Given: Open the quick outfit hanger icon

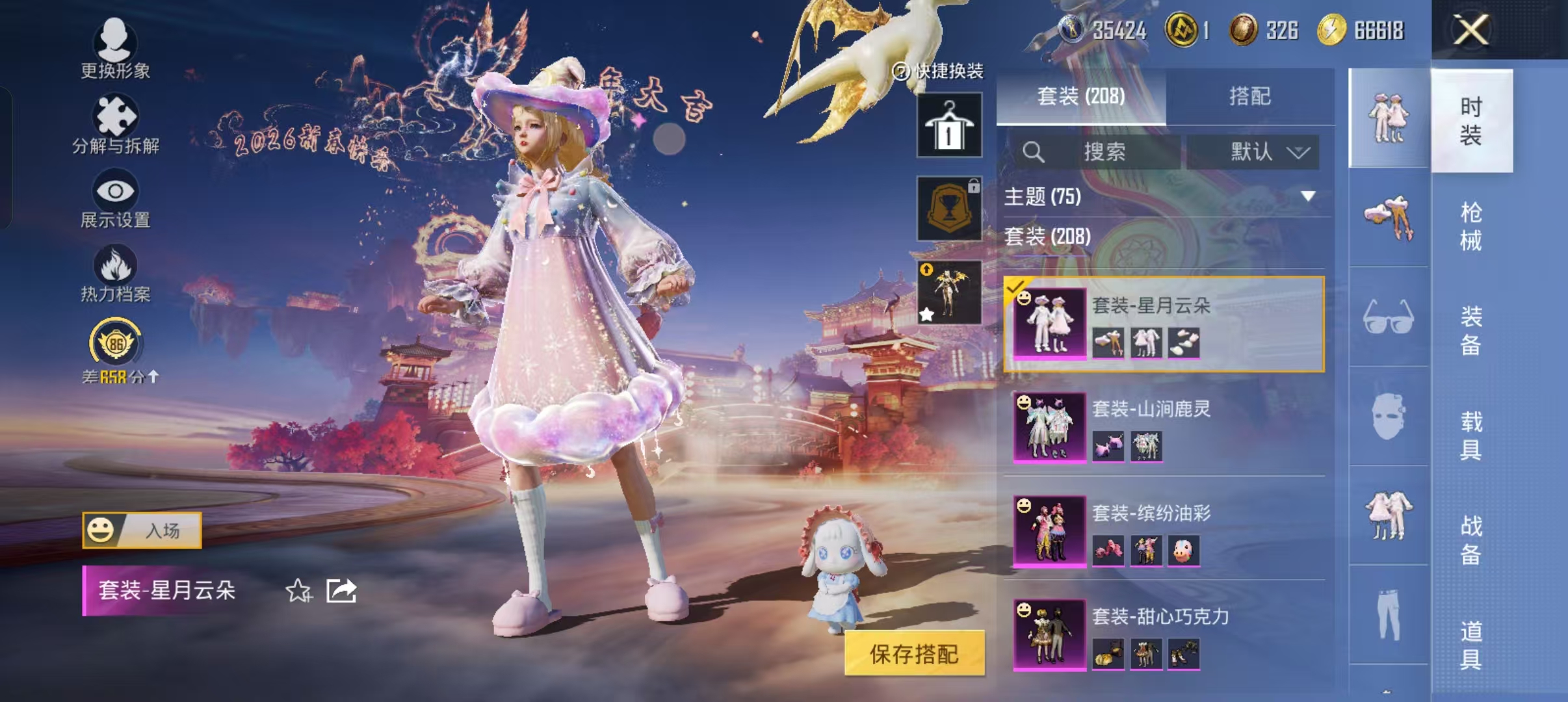Looking at the screenshot, I should coord(949,123).
